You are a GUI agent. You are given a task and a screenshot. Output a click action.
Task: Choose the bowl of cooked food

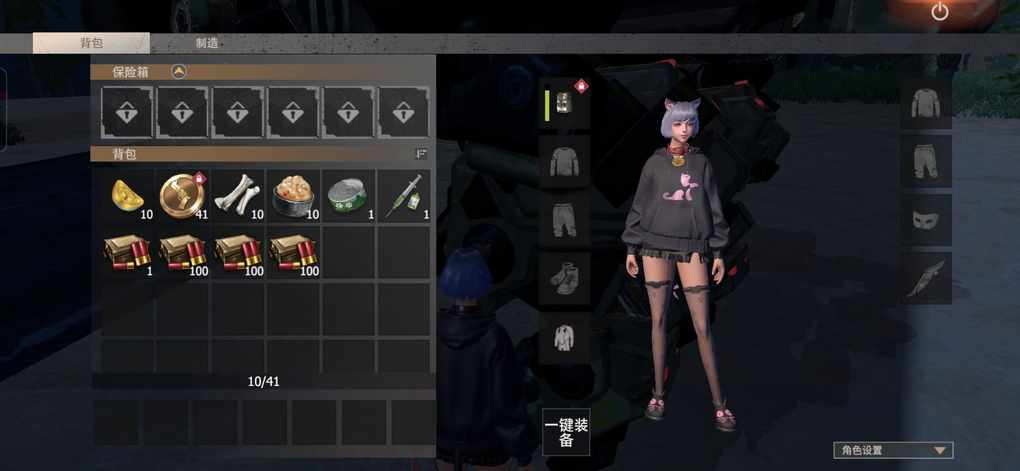point(292,195)
